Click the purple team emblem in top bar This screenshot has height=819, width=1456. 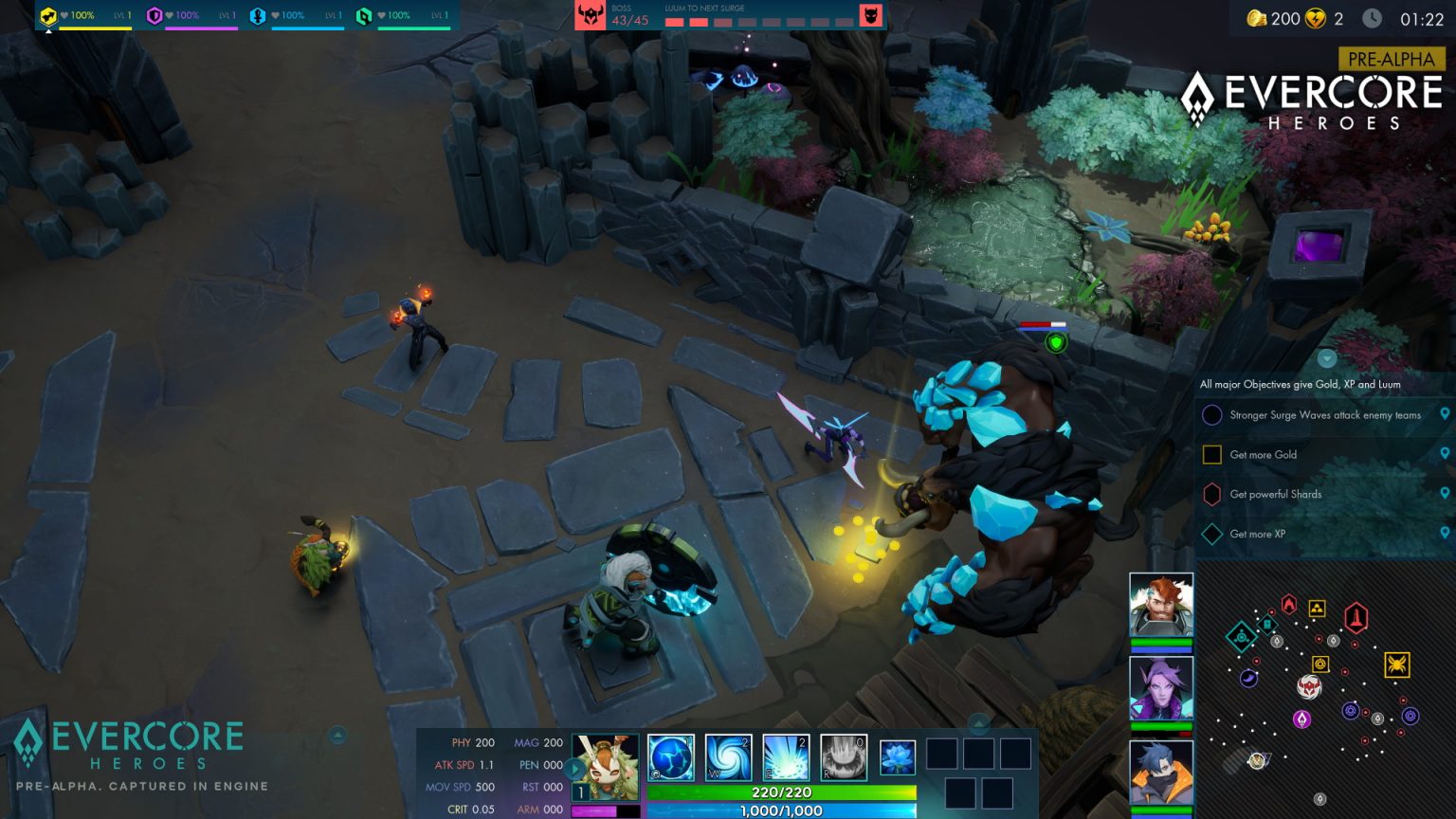point(155,14)
